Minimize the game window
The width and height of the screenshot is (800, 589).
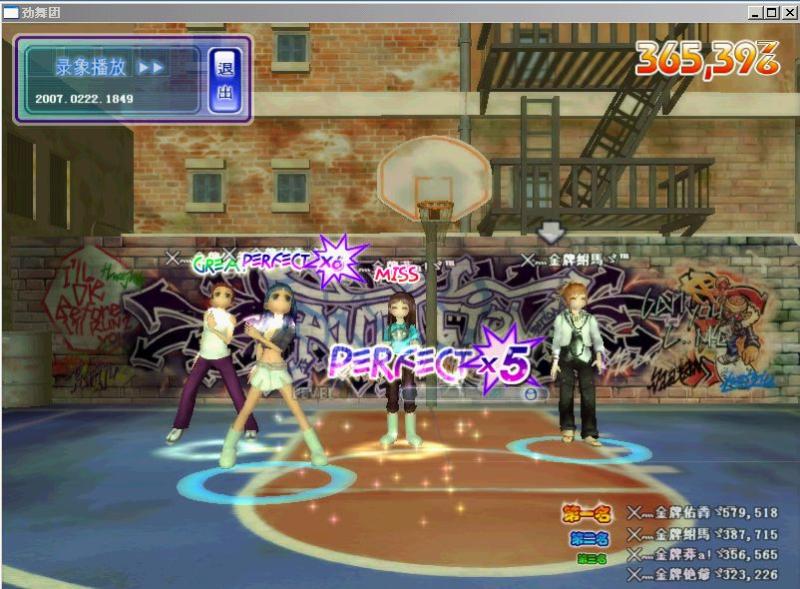click(756, 13)
